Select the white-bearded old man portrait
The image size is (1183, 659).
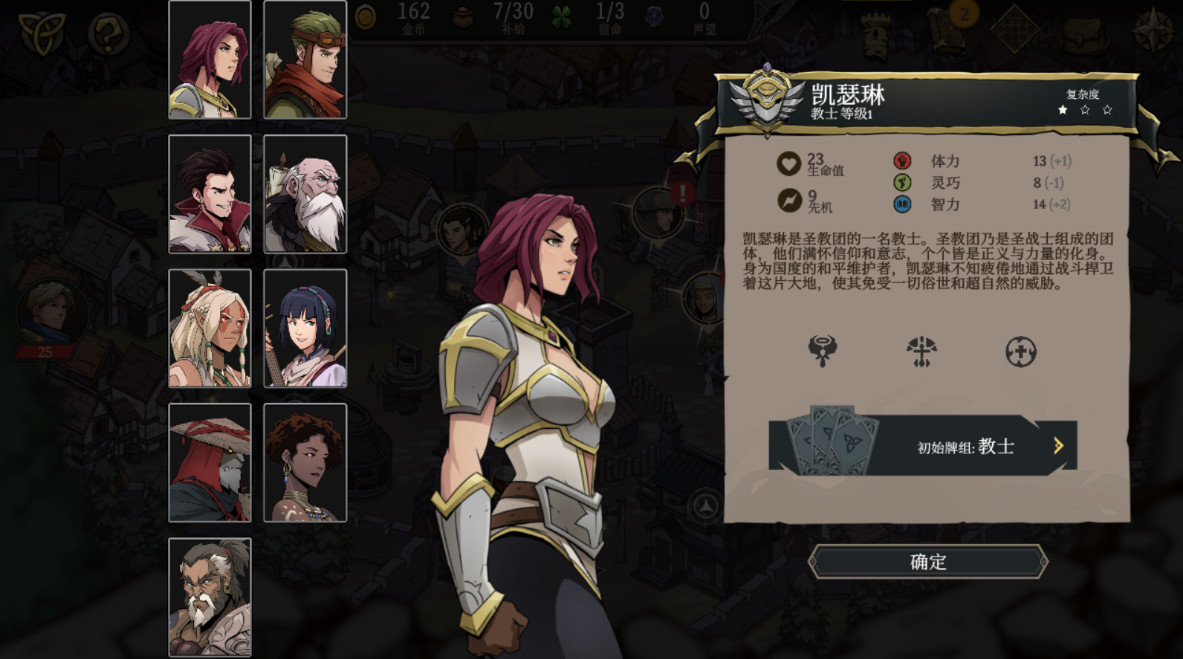pyautogui.click(x=305, y=194)
